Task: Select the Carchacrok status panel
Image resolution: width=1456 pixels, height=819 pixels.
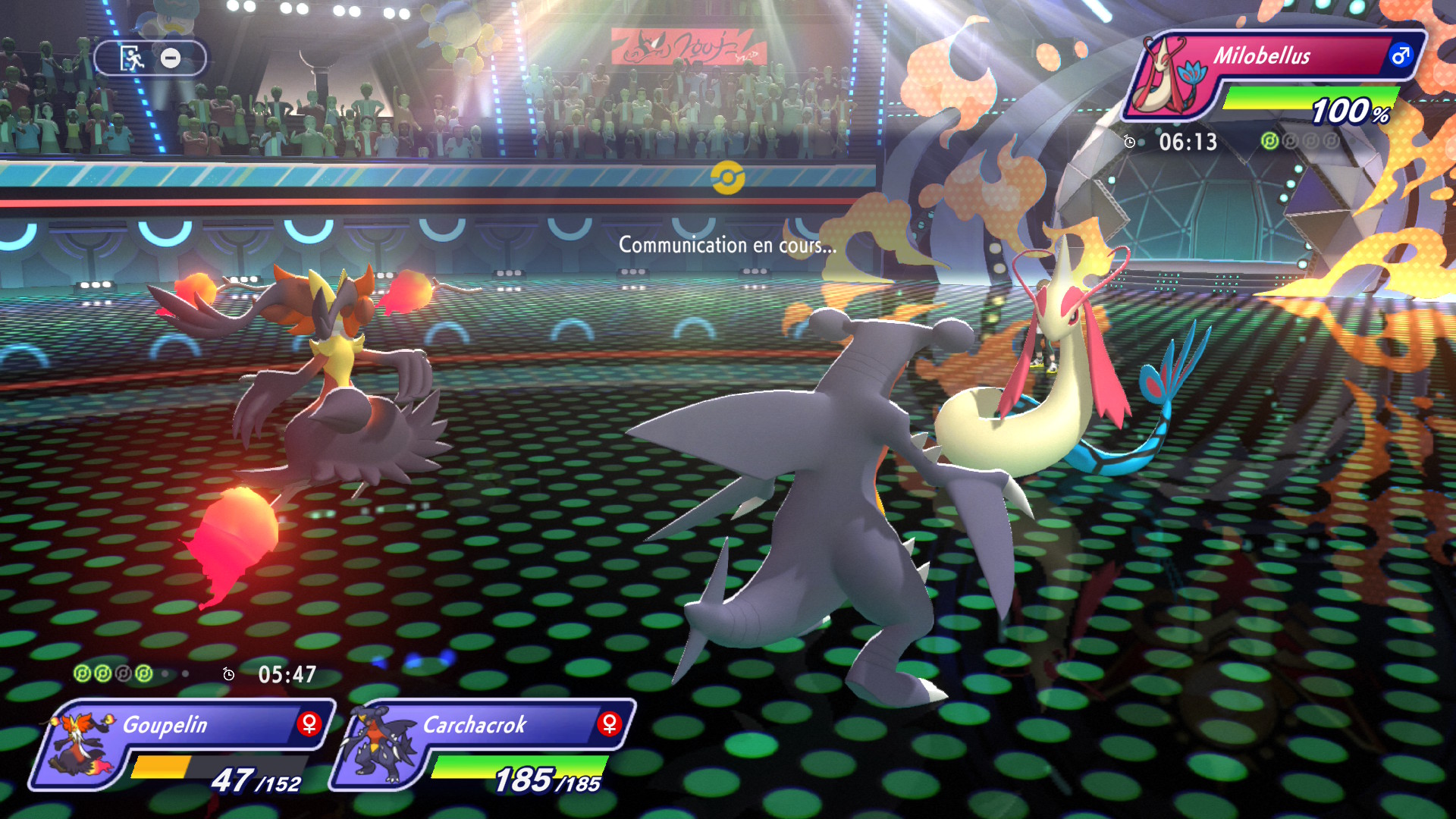Action: click(482, 745)
